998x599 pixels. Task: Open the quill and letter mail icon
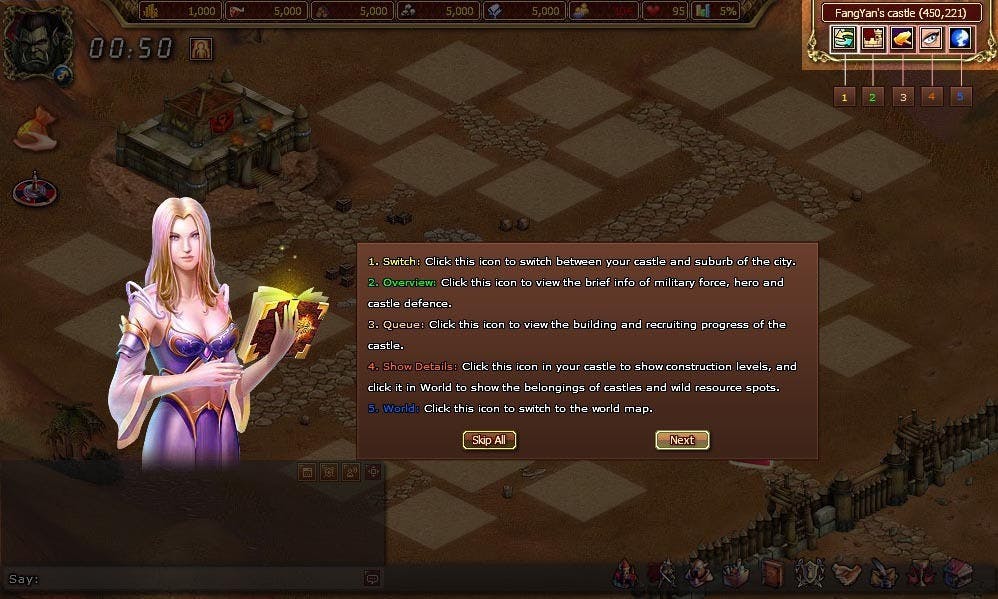[x=882, y=574]
